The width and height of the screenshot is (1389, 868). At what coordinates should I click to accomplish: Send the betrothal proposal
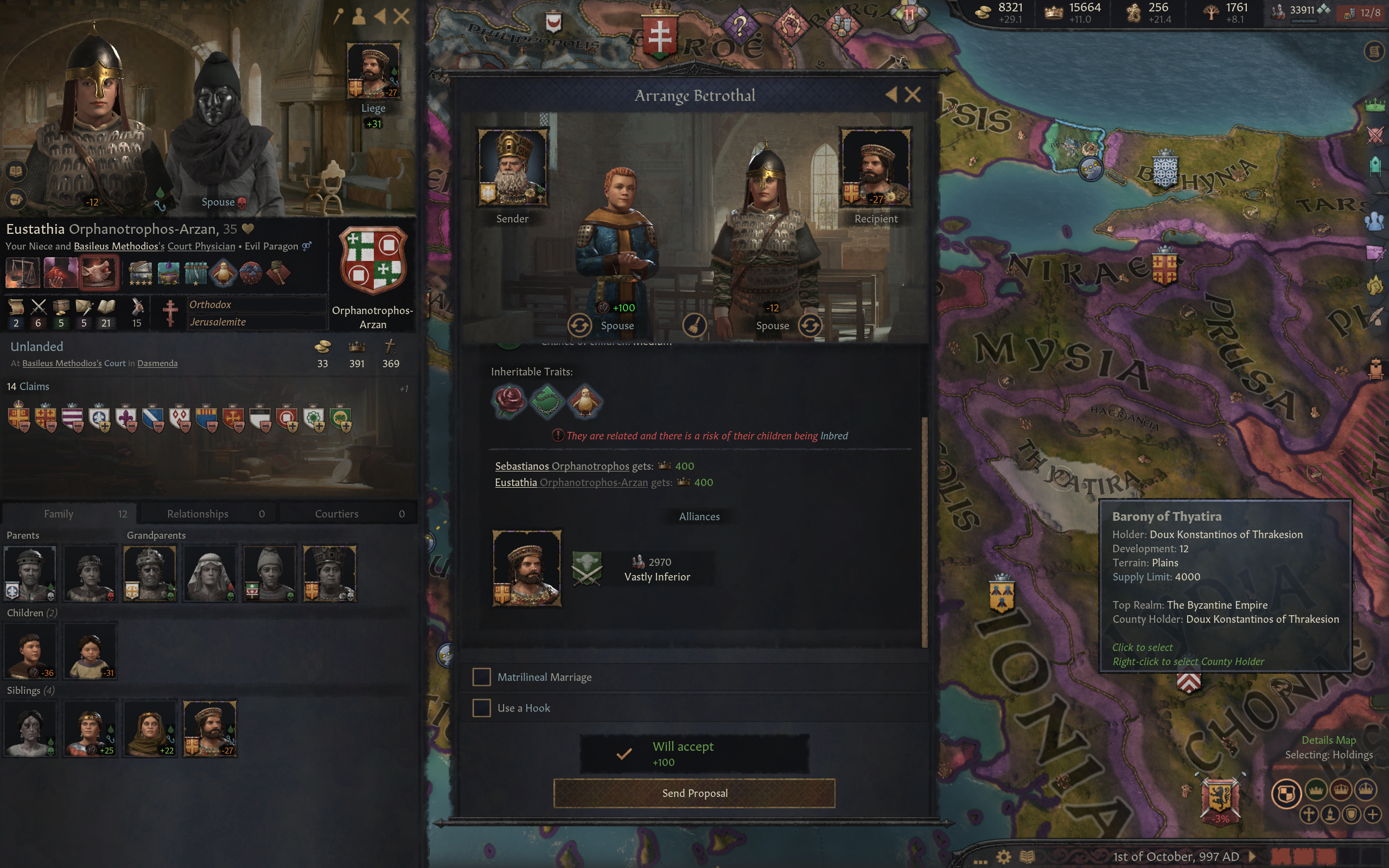pyautogui.click(x=694, y=793)
